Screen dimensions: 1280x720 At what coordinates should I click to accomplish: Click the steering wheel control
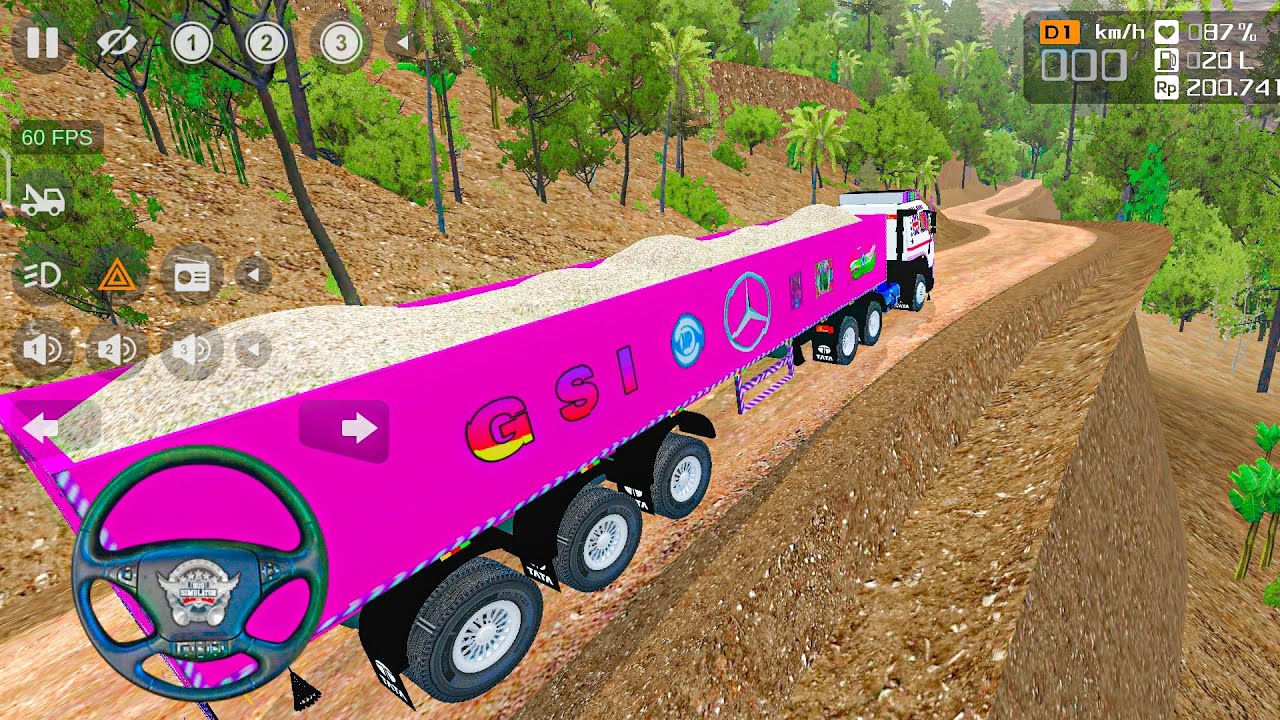pos(200,574)
